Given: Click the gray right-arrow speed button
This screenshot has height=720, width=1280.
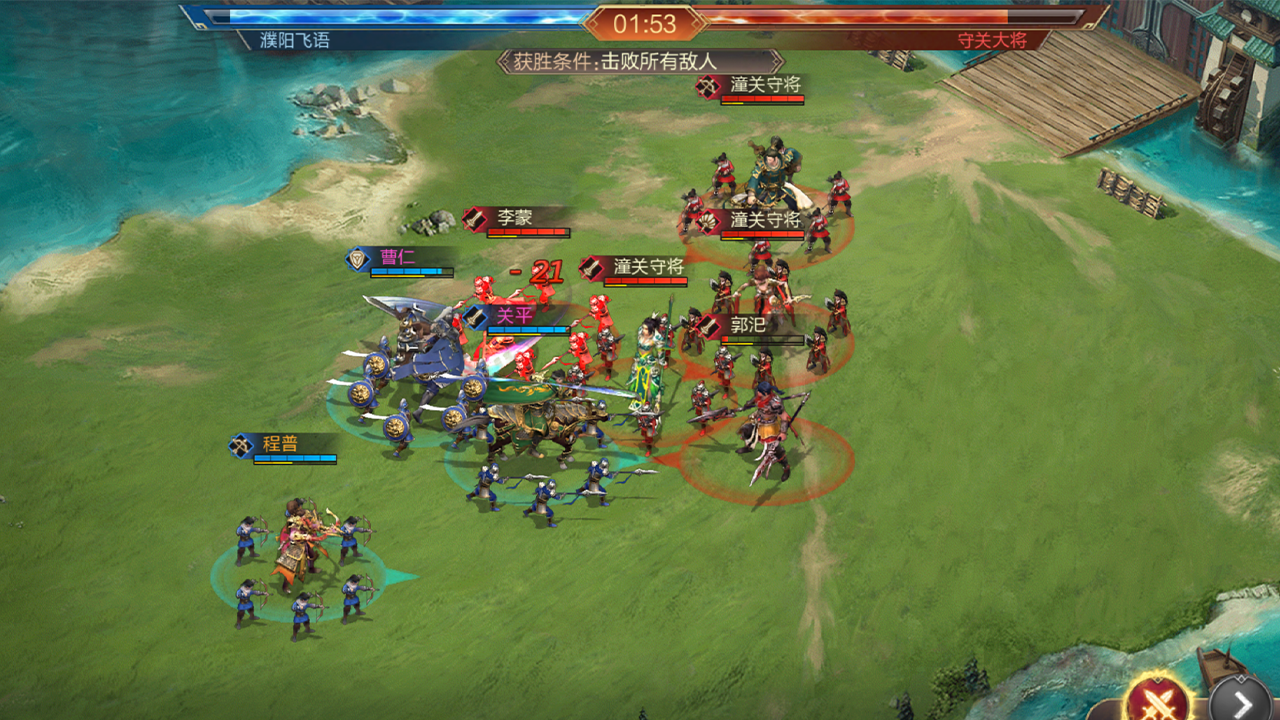Looking at the screenshot, I should pyautogui.click(x=1240, y=702).
